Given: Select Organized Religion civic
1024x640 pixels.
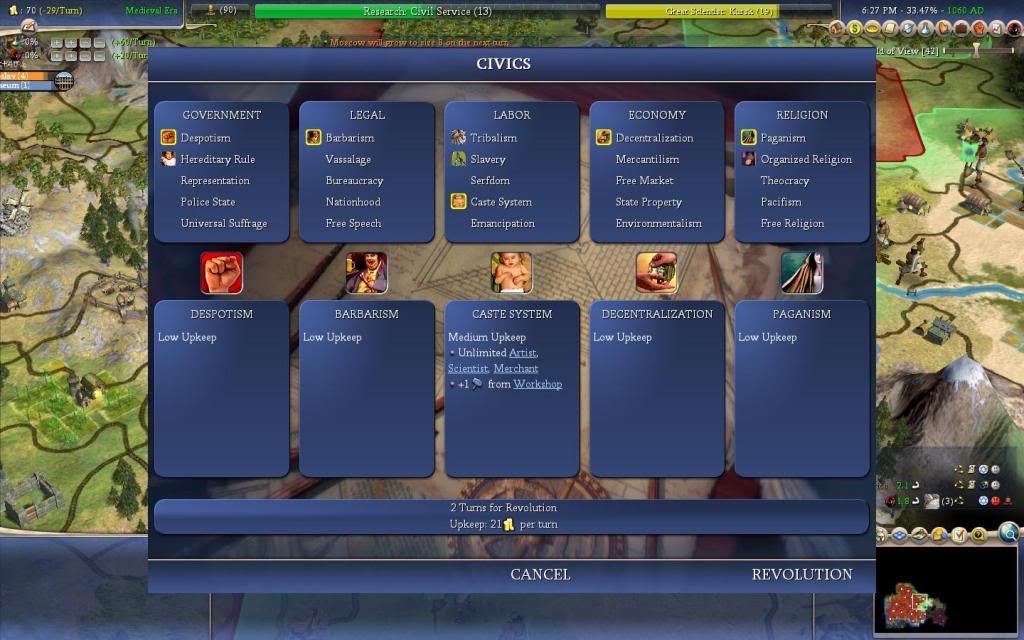Looking at the screenshot, I should tap(806, 159).
